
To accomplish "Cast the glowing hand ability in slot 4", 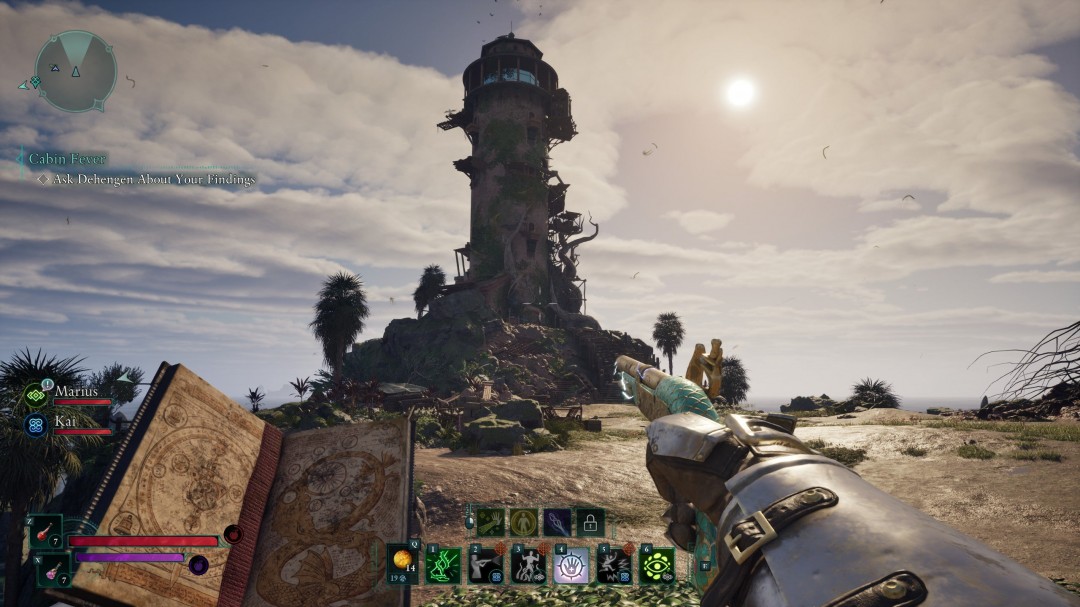I will pos(571,565).
